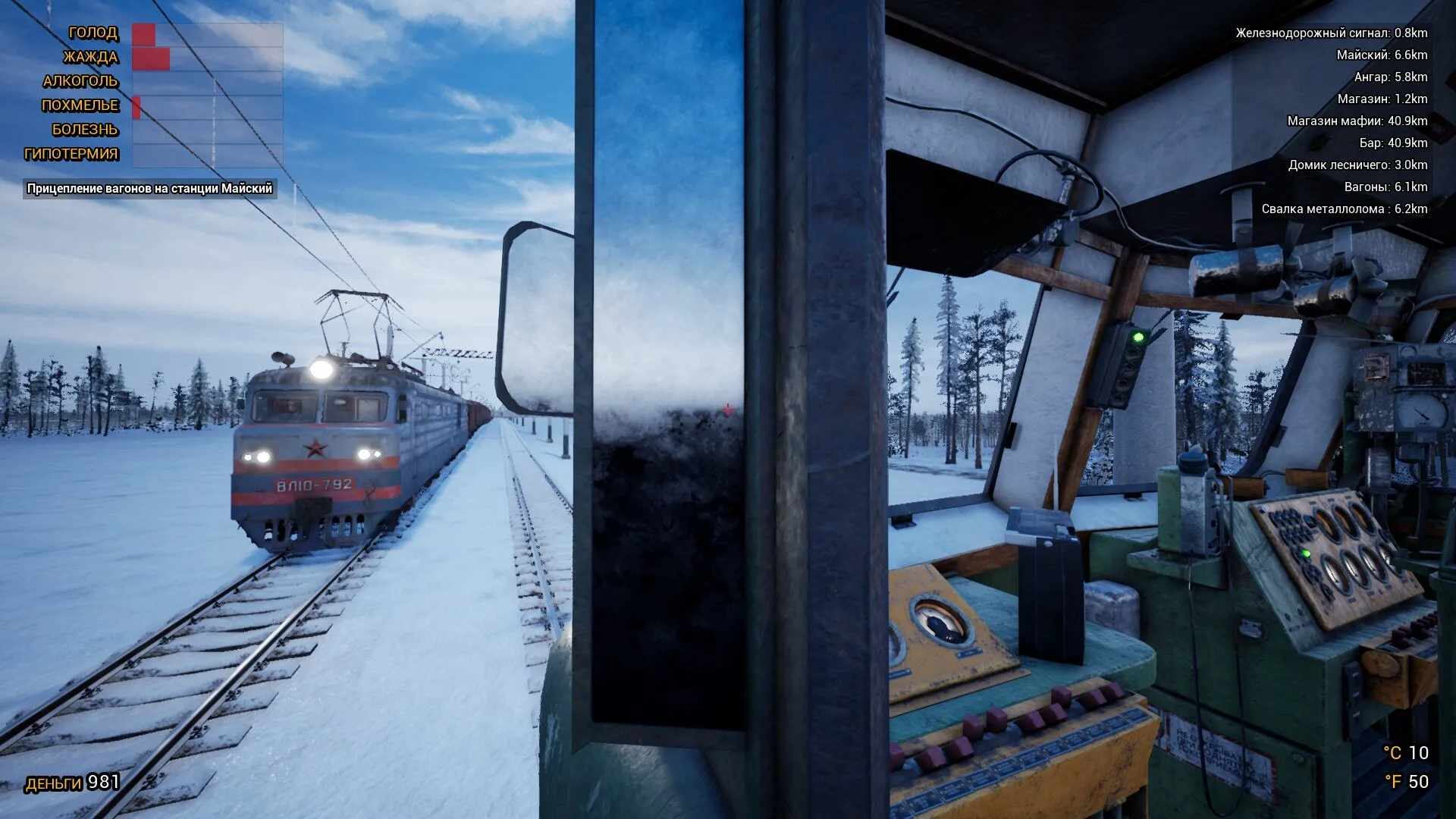Pick the Свалка металлолома location entry
The width and height of the screenshot is (1456, 819).
tap(1344, 209)
